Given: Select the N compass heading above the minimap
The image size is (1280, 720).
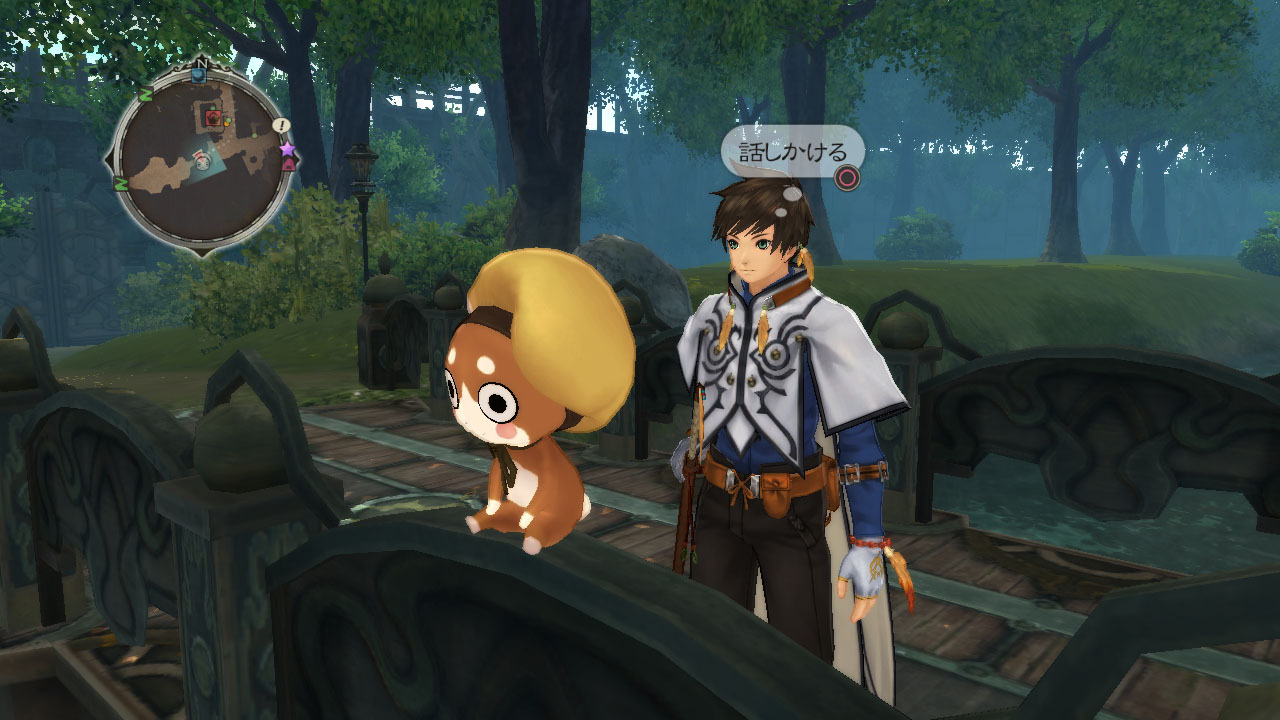Looking at the screenshot, I should tap(202, 63).
